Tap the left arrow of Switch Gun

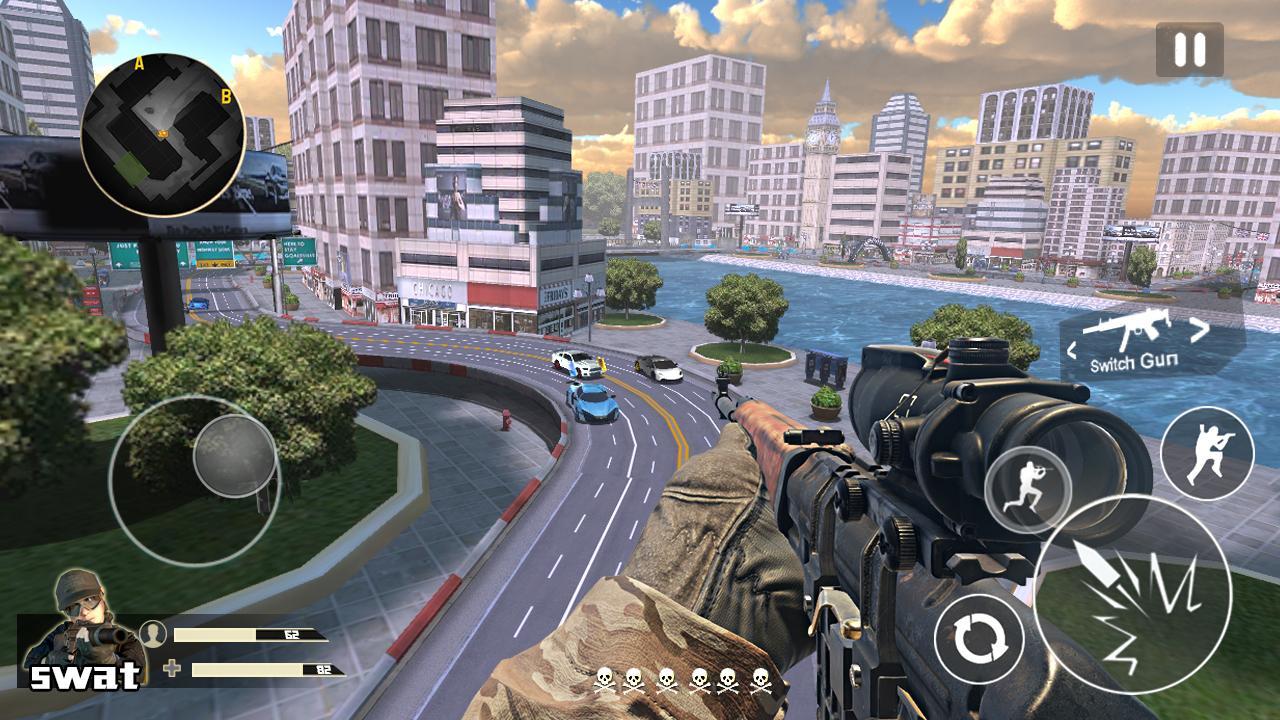[1073, 348]
